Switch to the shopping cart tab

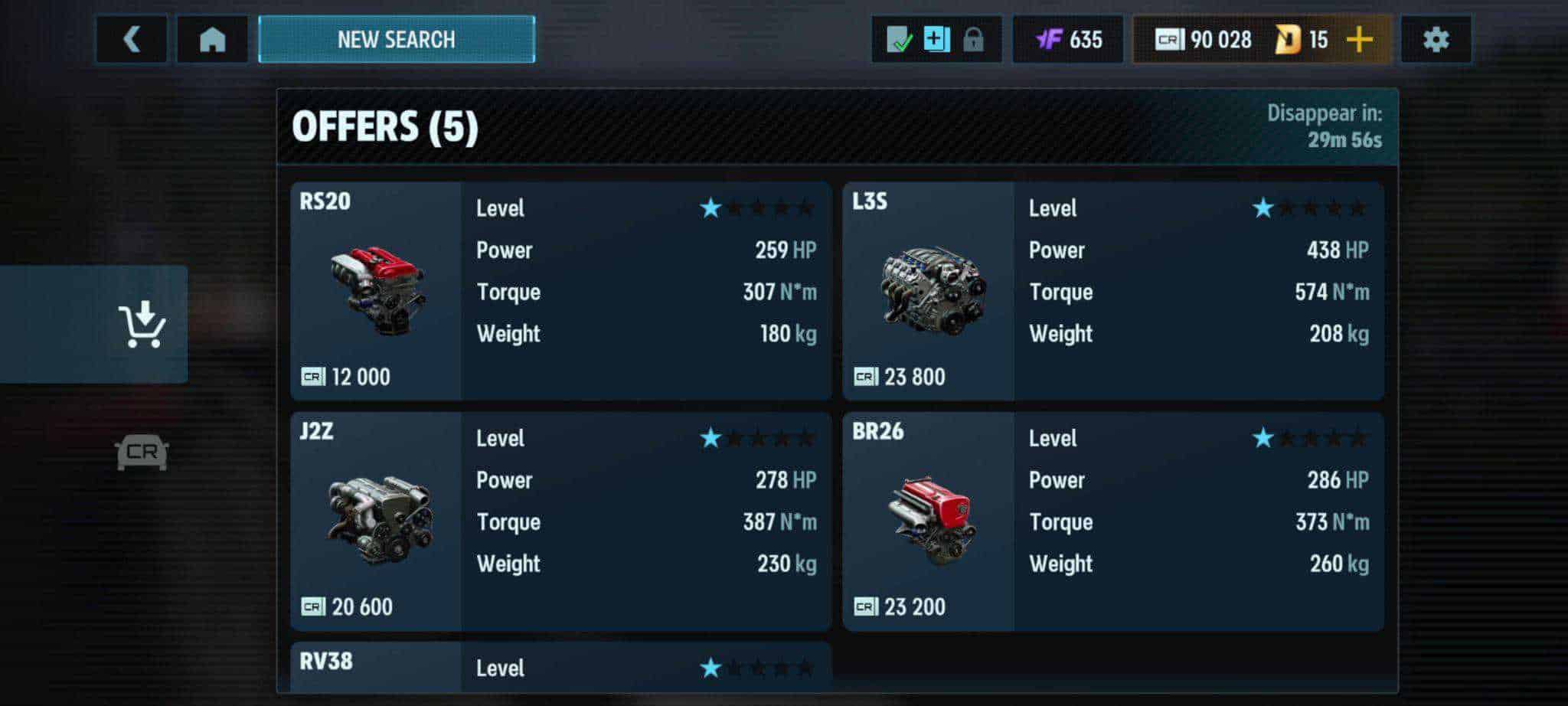tap(142, 324)
